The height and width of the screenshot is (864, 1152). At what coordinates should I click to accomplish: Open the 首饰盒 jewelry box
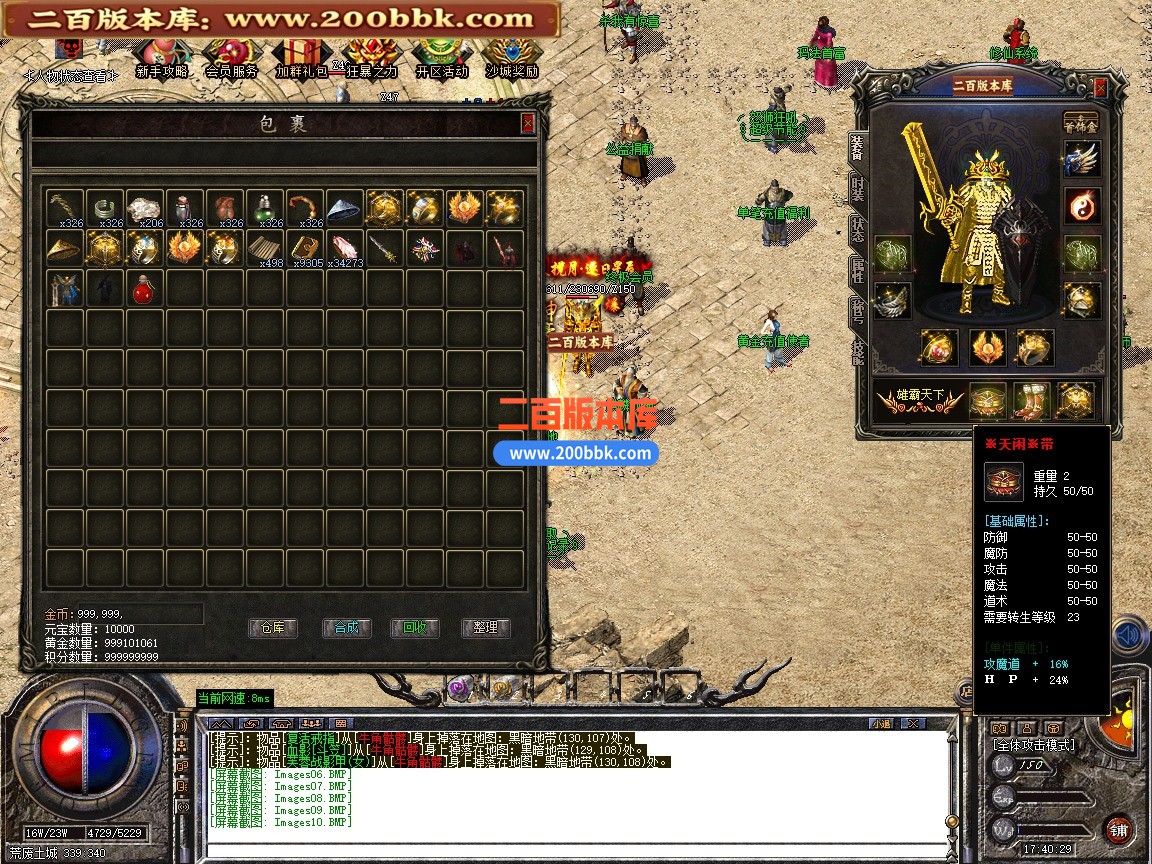click(x=1080, y=121)
